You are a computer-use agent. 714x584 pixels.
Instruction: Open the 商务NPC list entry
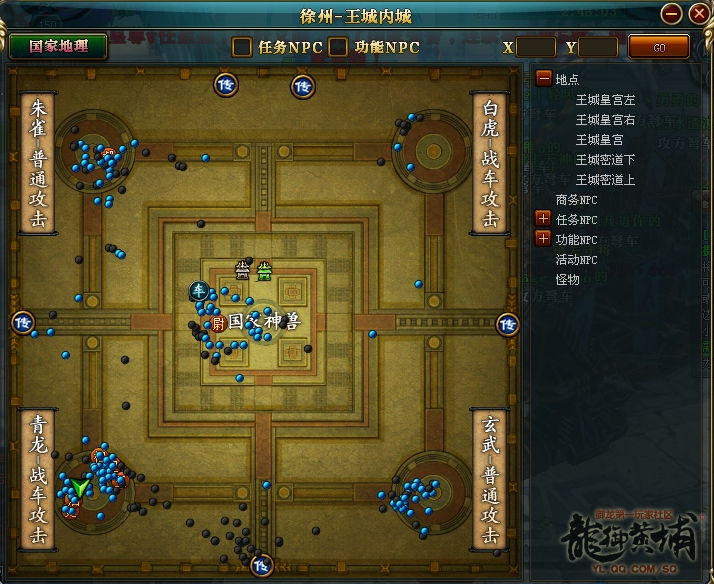click(x=576, y=199)
